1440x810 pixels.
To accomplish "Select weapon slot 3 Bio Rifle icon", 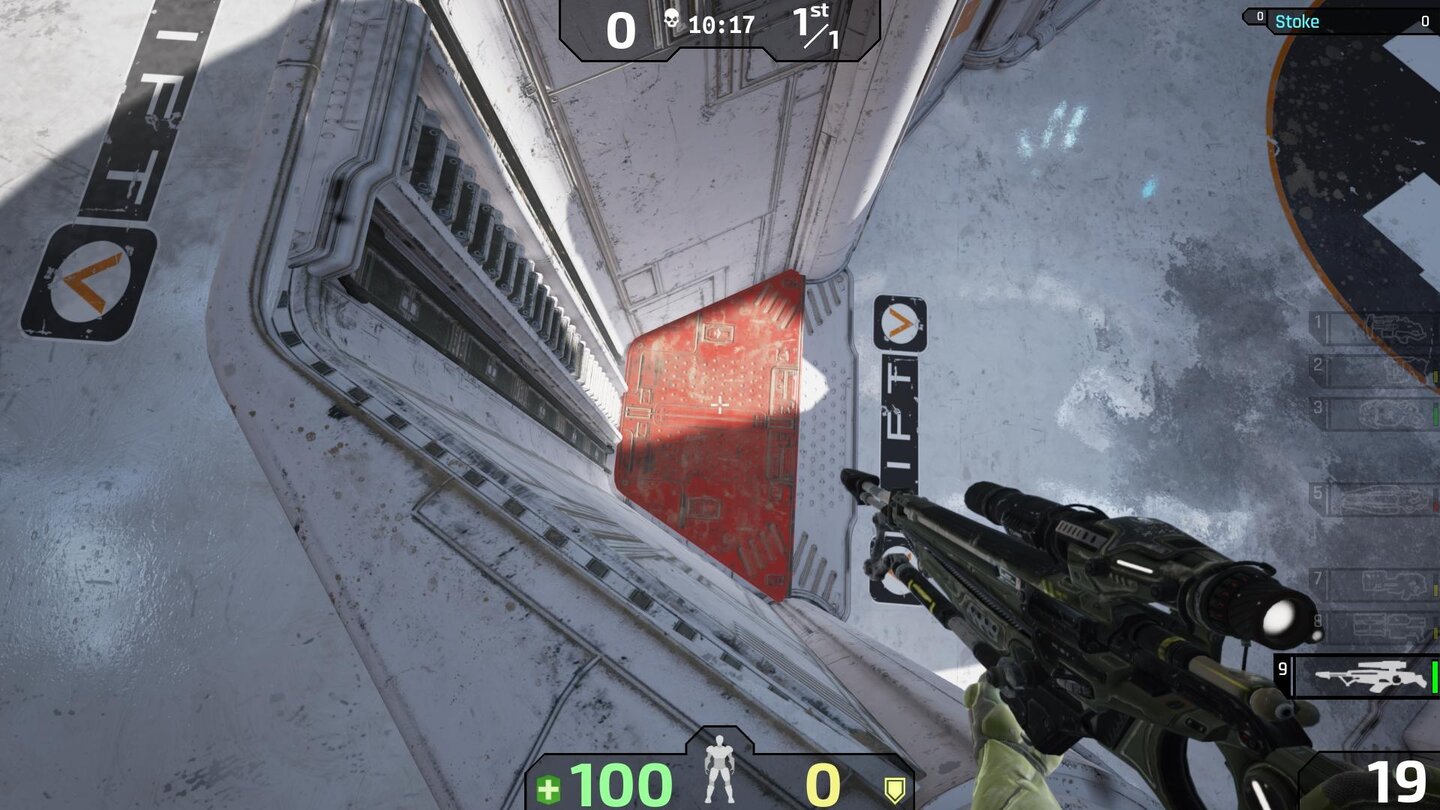I will tap(1392, 412).
